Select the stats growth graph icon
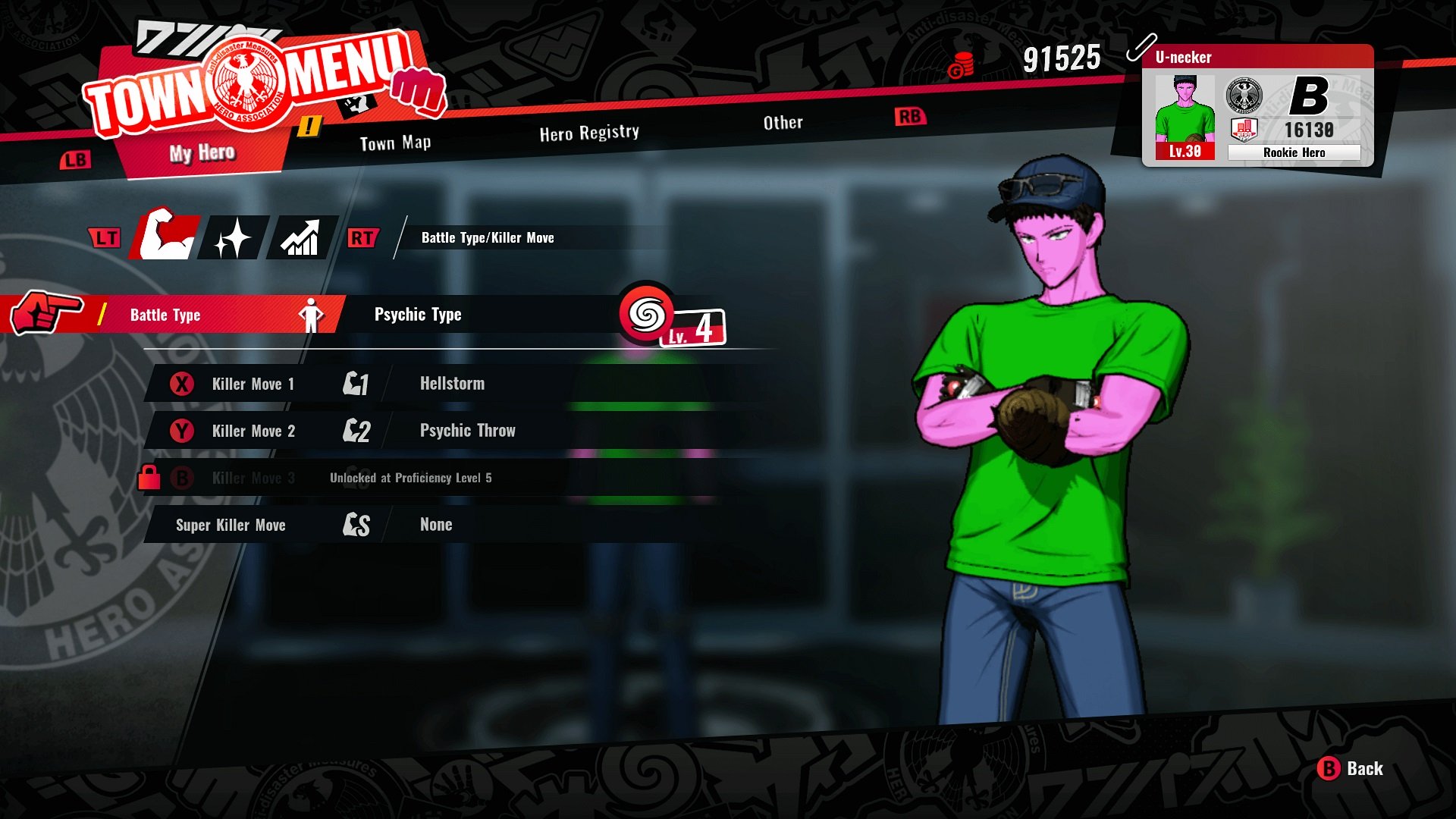 click(303, 237)
